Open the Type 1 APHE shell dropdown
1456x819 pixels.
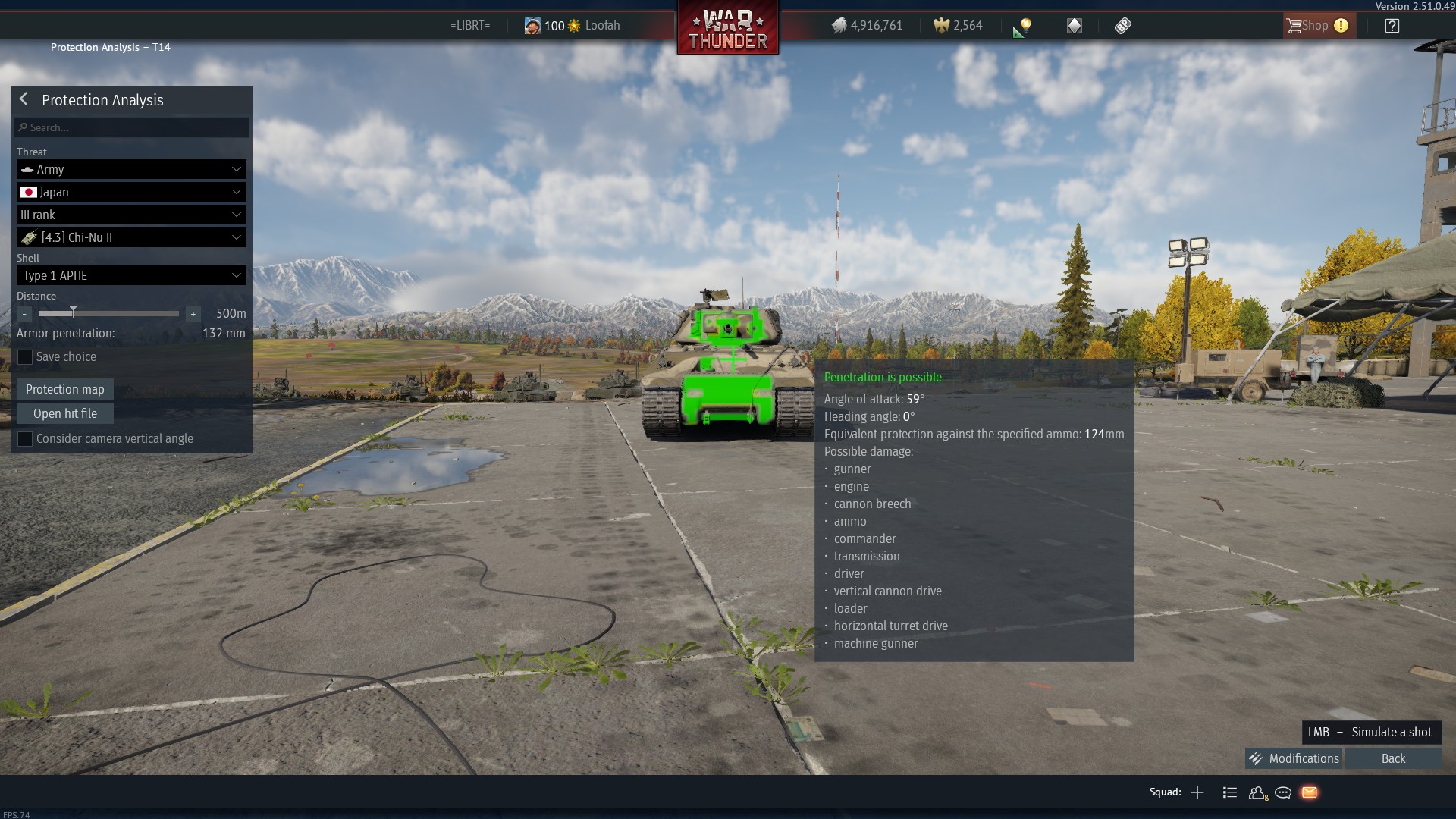[132, 275]
